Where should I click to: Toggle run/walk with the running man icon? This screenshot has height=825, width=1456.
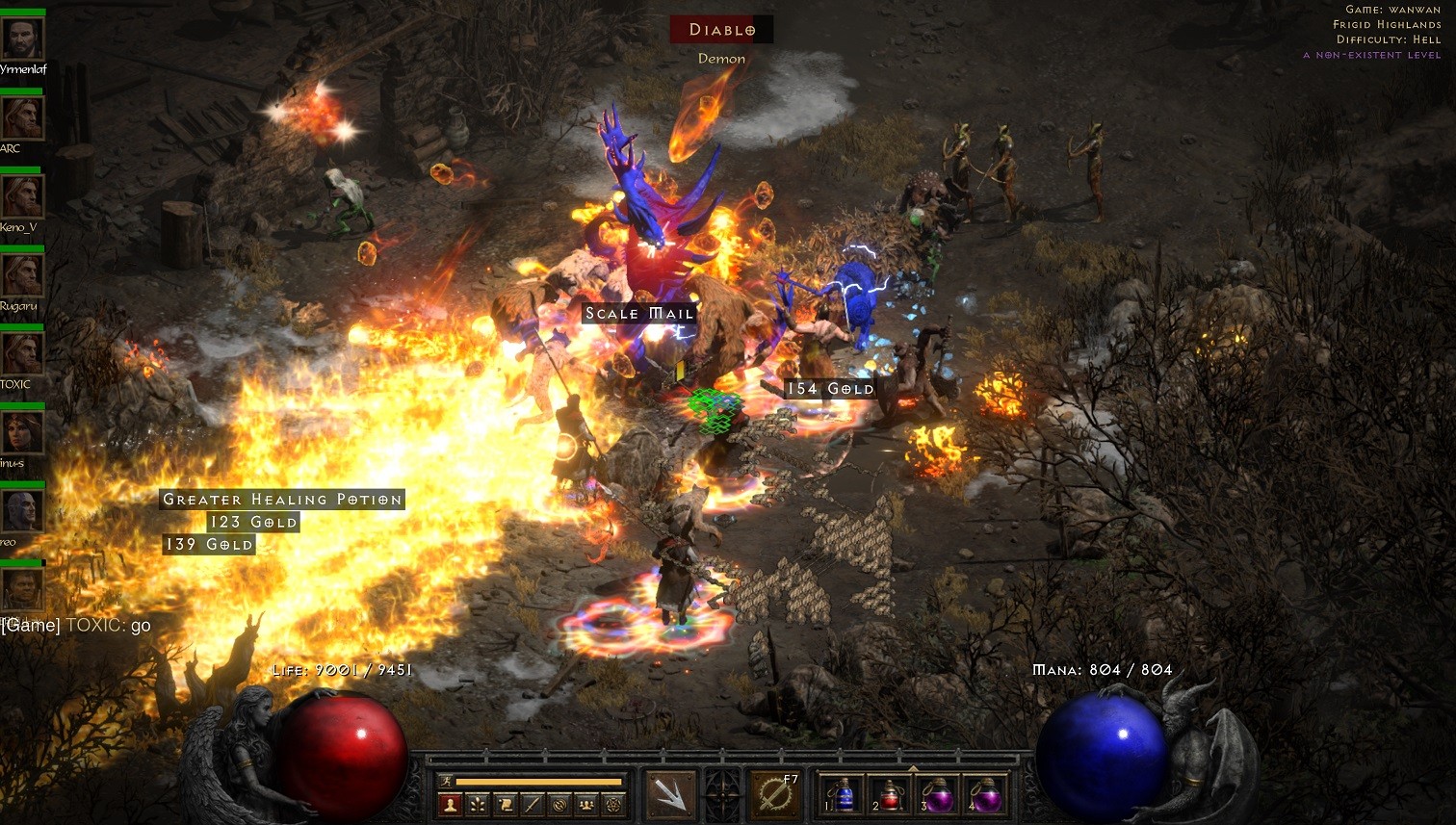coord(445,781)
